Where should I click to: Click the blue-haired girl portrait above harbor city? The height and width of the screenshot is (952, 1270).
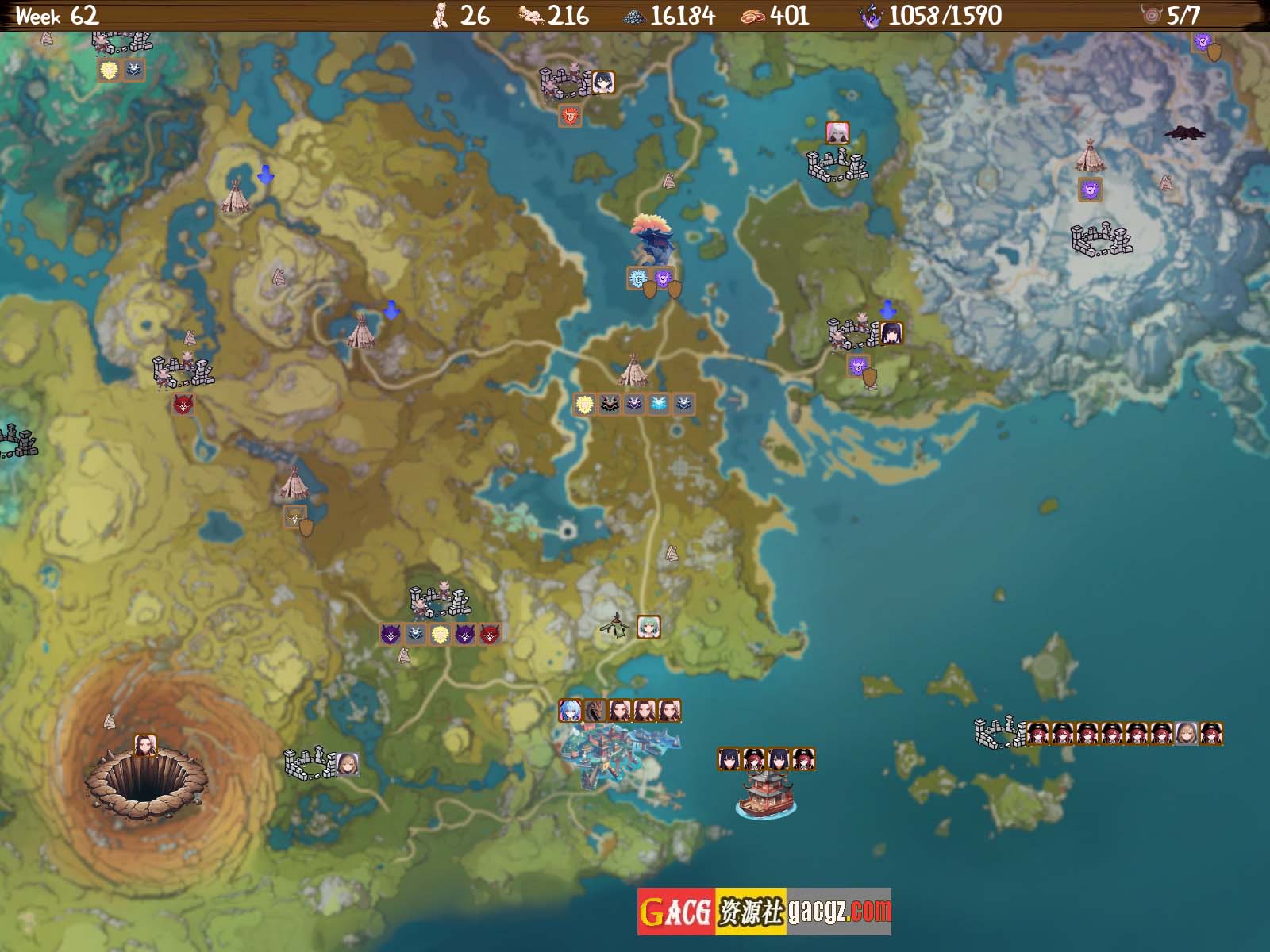coord(570,711)
